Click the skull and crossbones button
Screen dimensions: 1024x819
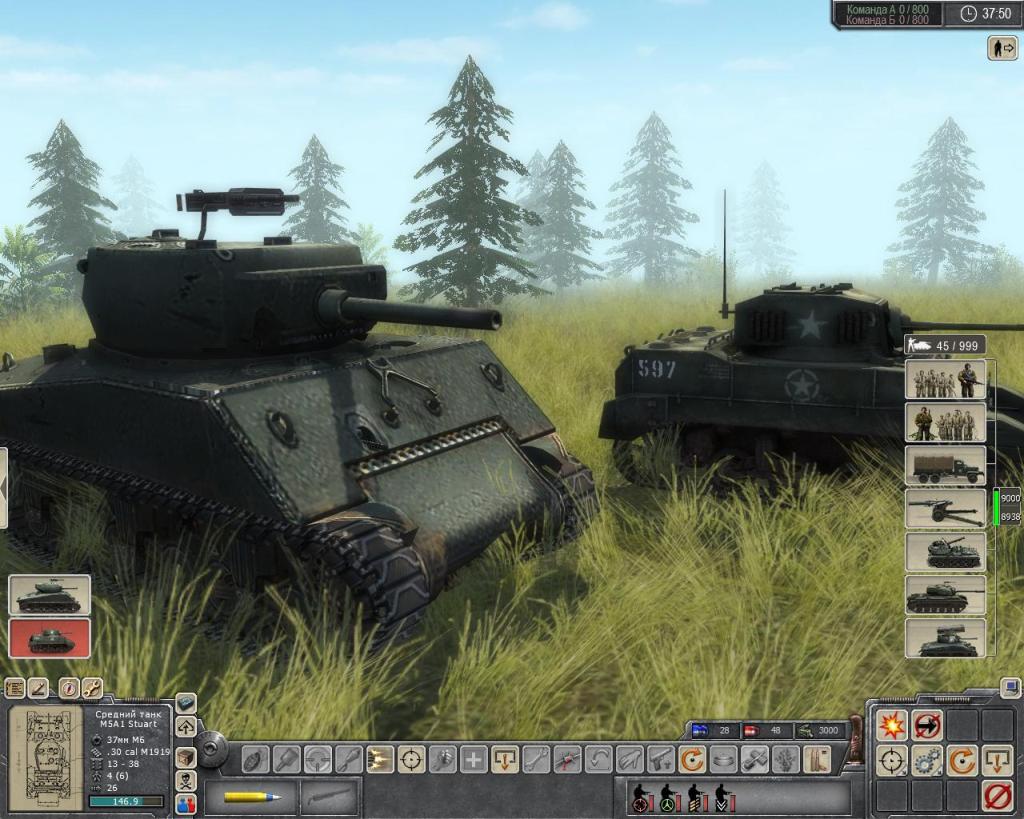point(186,780)
